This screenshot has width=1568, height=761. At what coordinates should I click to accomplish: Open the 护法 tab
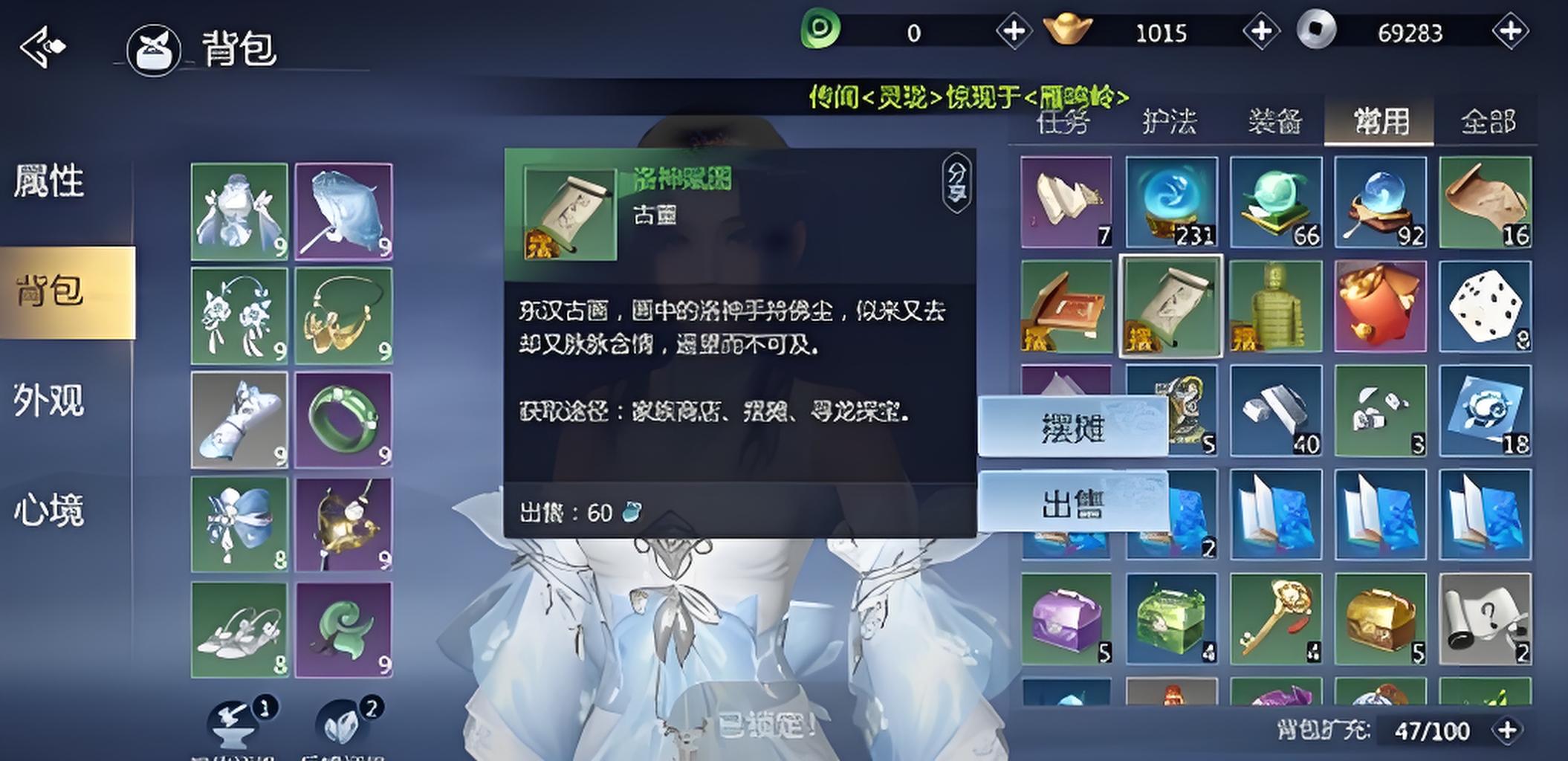[1169, 121]
